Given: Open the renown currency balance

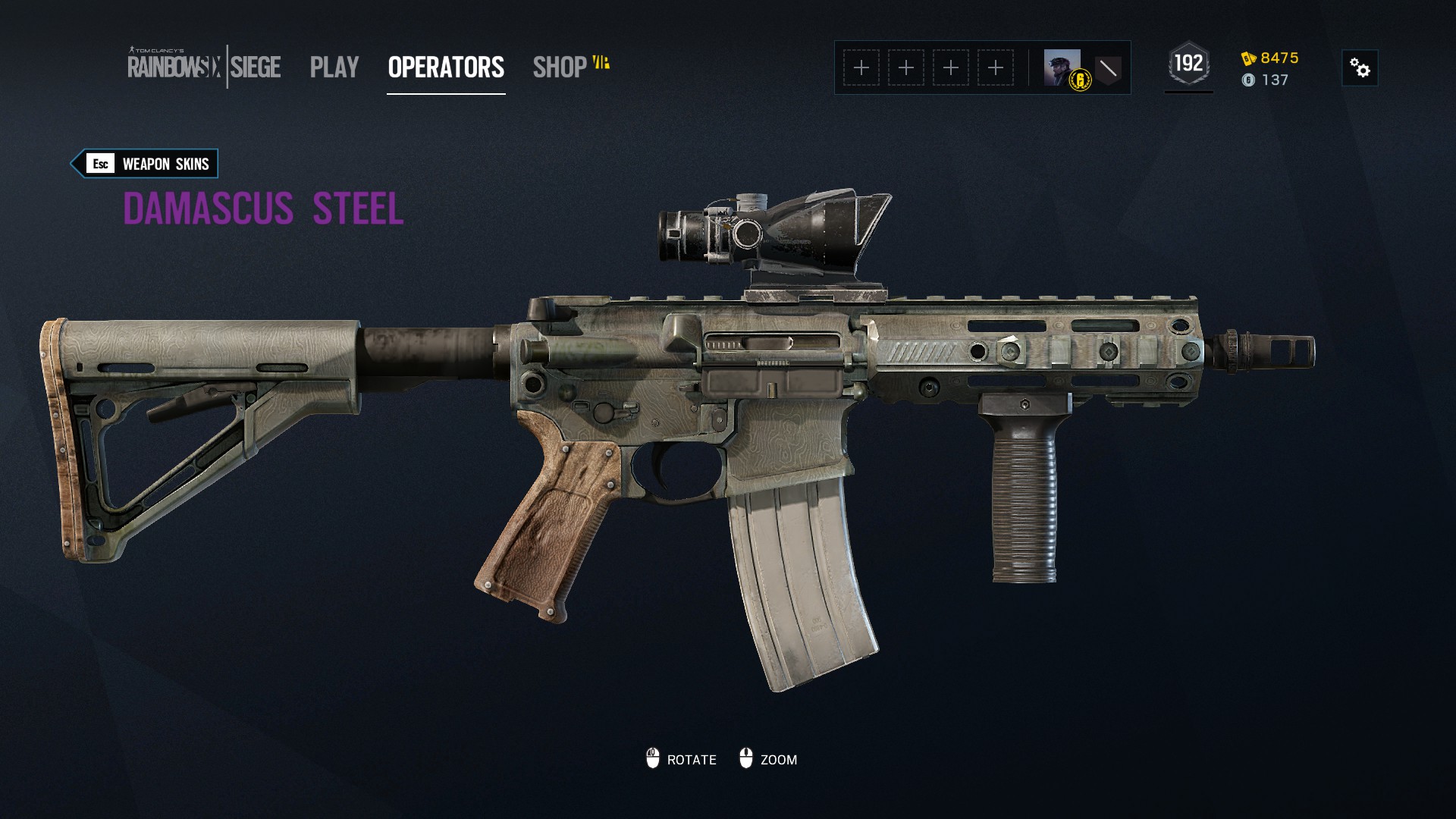Looking at the screenshot, I should pos(1270,58).
